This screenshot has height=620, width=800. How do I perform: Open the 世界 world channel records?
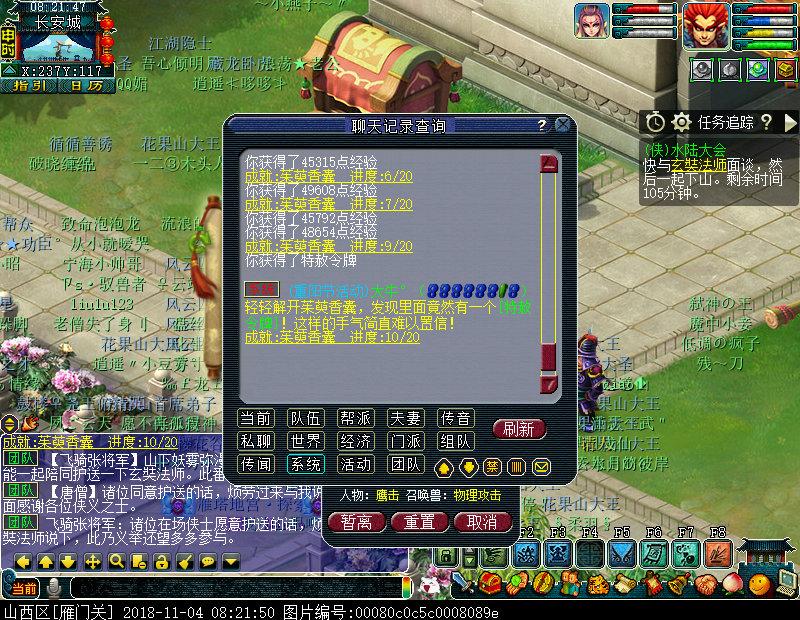click(305, 441)
